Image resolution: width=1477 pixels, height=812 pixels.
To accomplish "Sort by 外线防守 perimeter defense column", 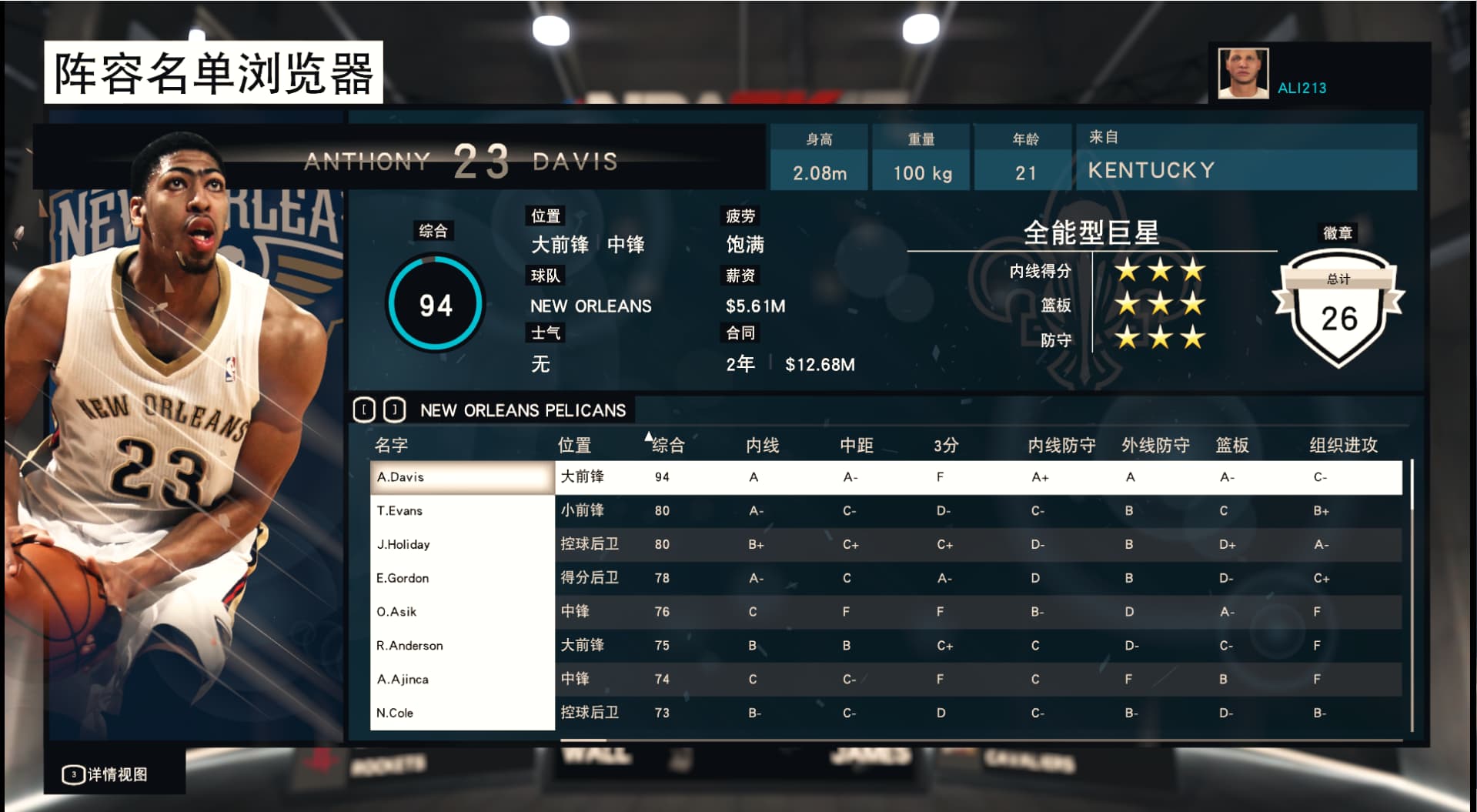I will tap(1155, 445).
